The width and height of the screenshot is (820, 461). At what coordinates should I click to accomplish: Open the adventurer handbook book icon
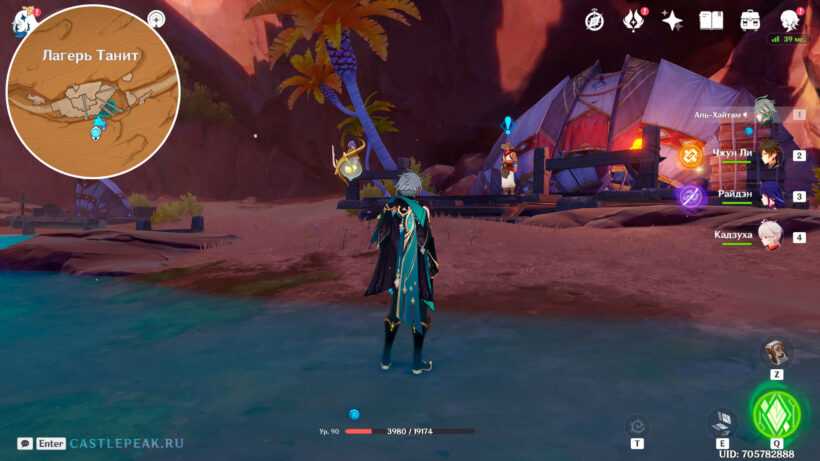point(711,20)
